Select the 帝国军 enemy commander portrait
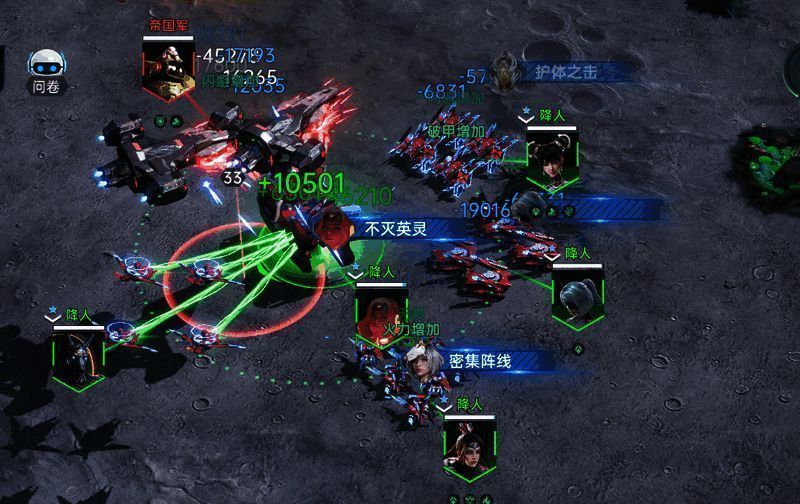 (x=166, y=68)
